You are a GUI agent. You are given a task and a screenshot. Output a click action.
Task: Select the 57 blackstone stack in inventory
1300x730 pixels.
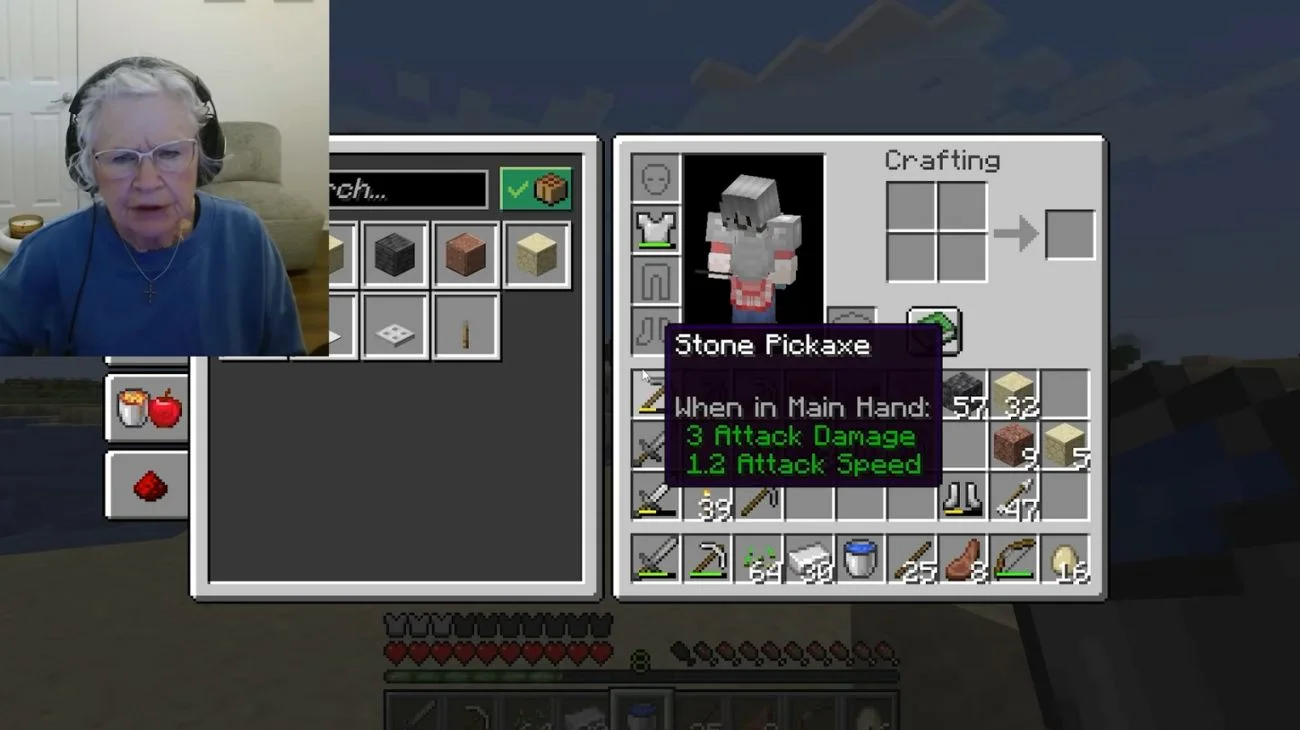point(963,394)
